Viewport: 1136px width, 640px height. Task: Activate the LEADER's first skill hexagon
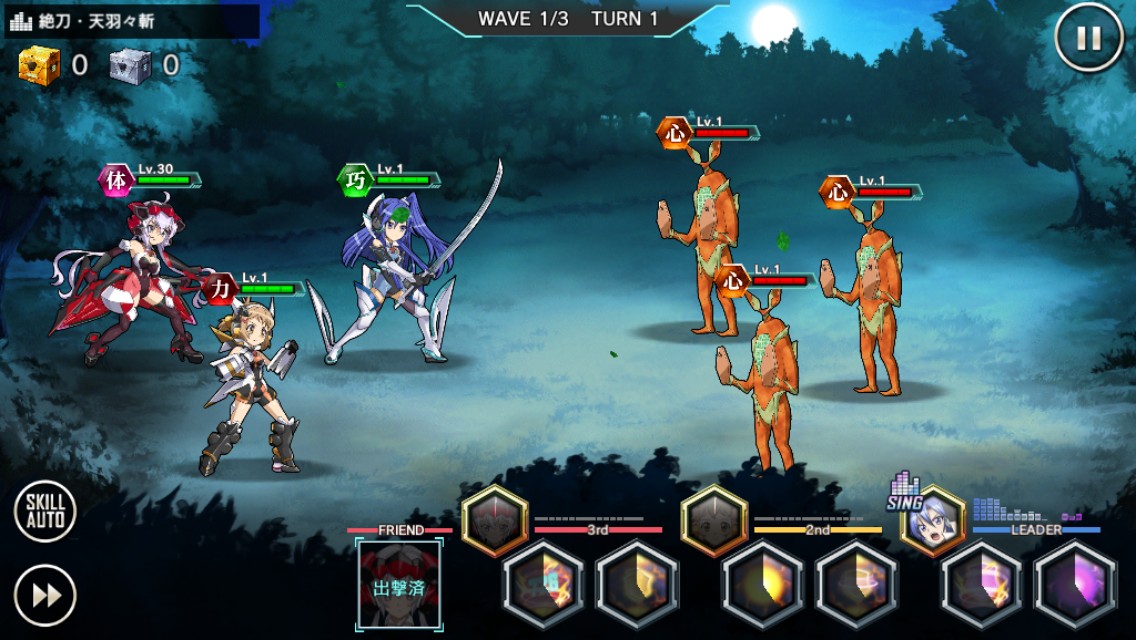pos(981,585)
